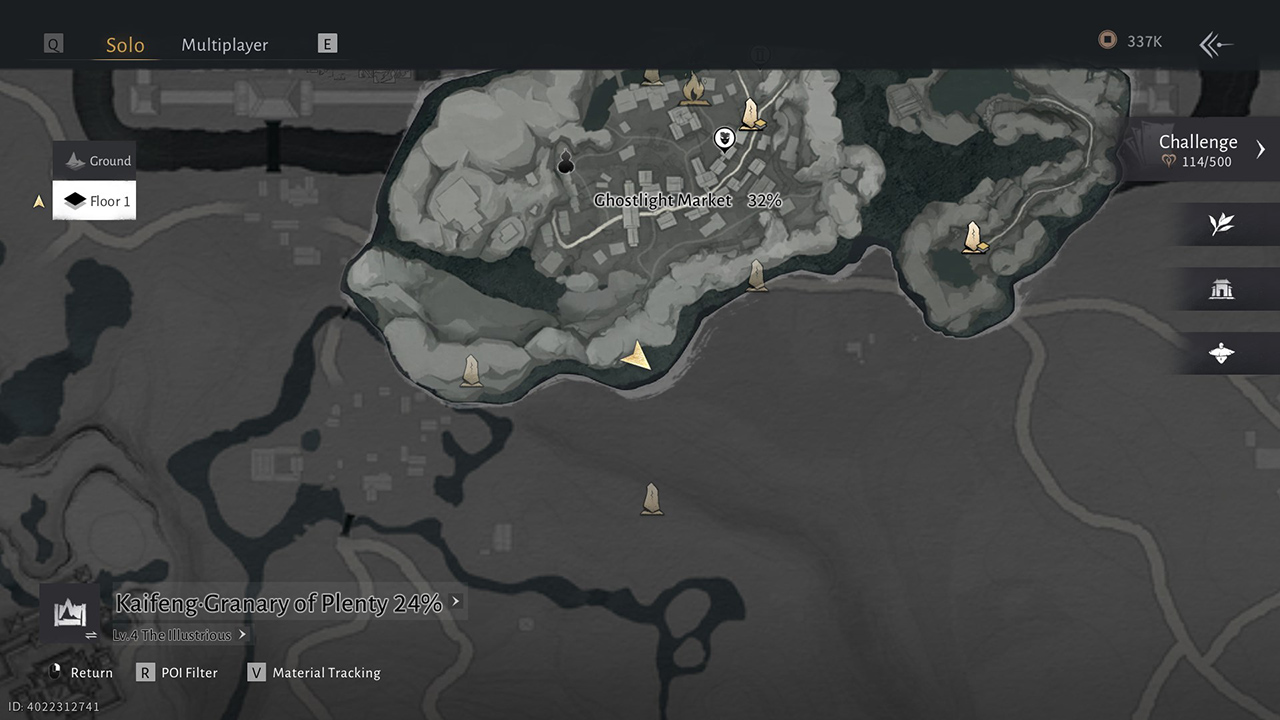Close the map with the back arrow
Image resolution: width=1280 pixels, height=720 pixels.
[x=1216, y=44]
